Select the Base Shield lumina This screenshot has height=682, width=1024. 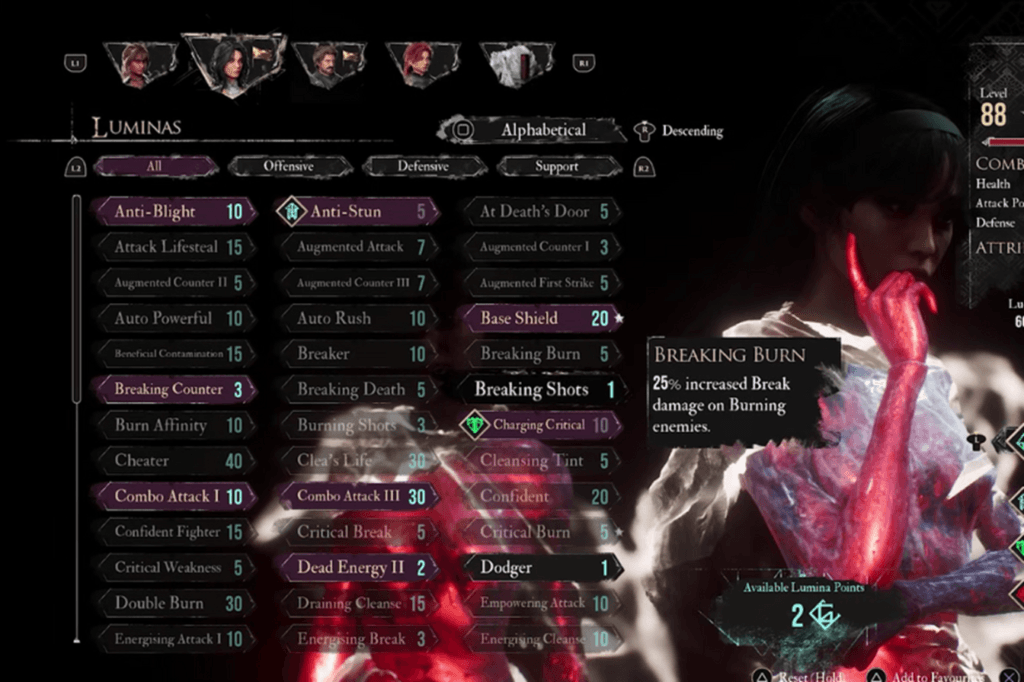[x=541, y=318]
